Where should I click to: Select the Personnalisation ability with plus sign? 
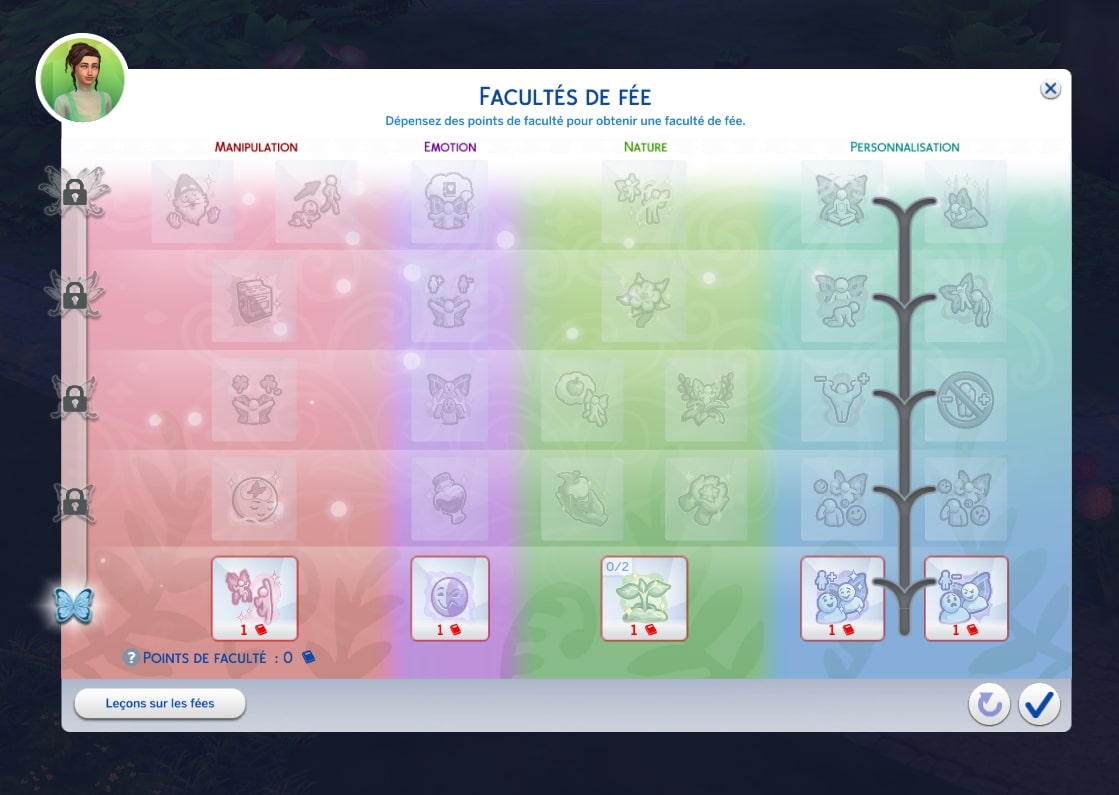843,597
